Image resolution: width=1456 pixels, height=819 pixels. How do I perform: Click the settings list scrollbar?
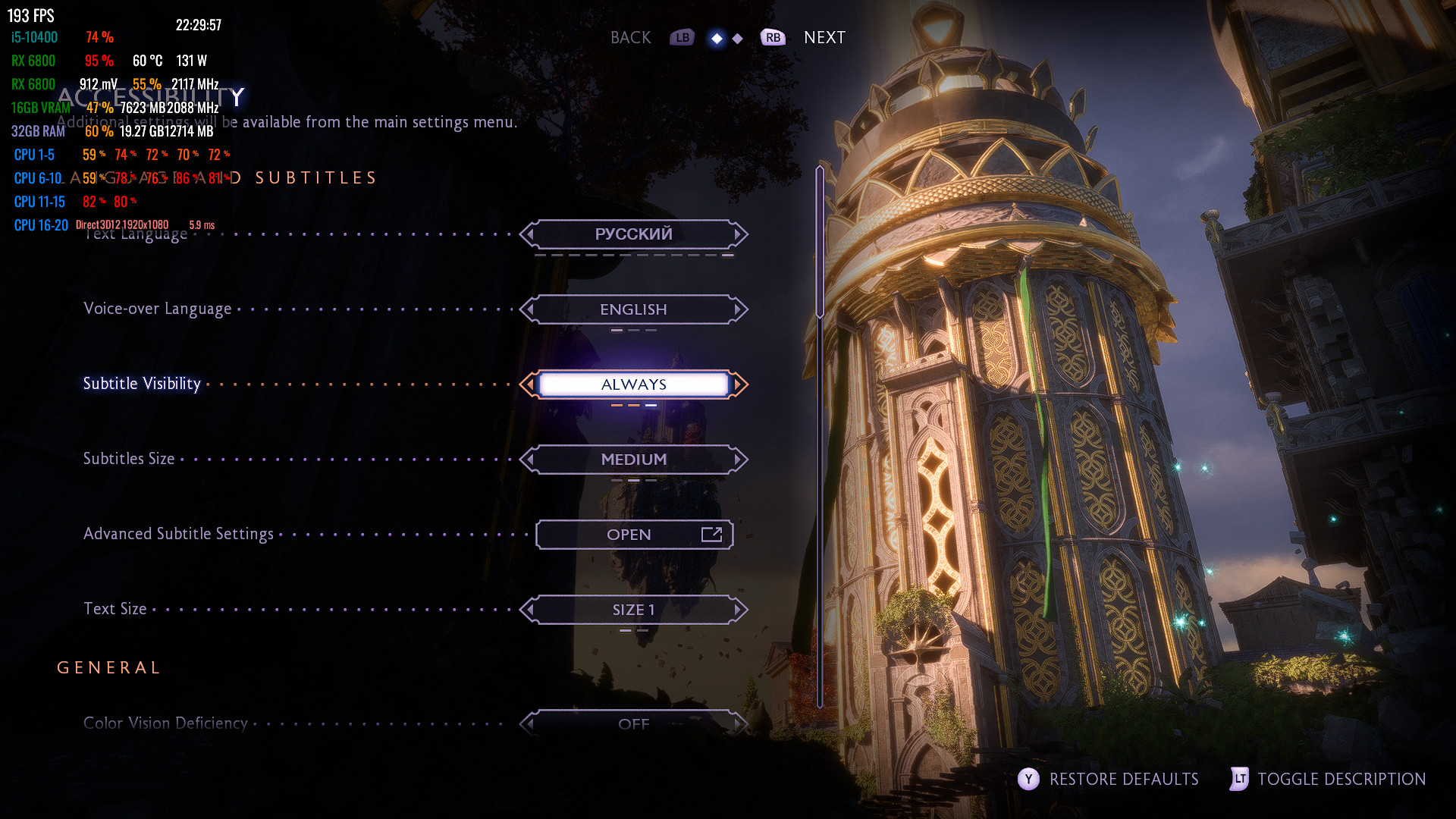(820, 243)
